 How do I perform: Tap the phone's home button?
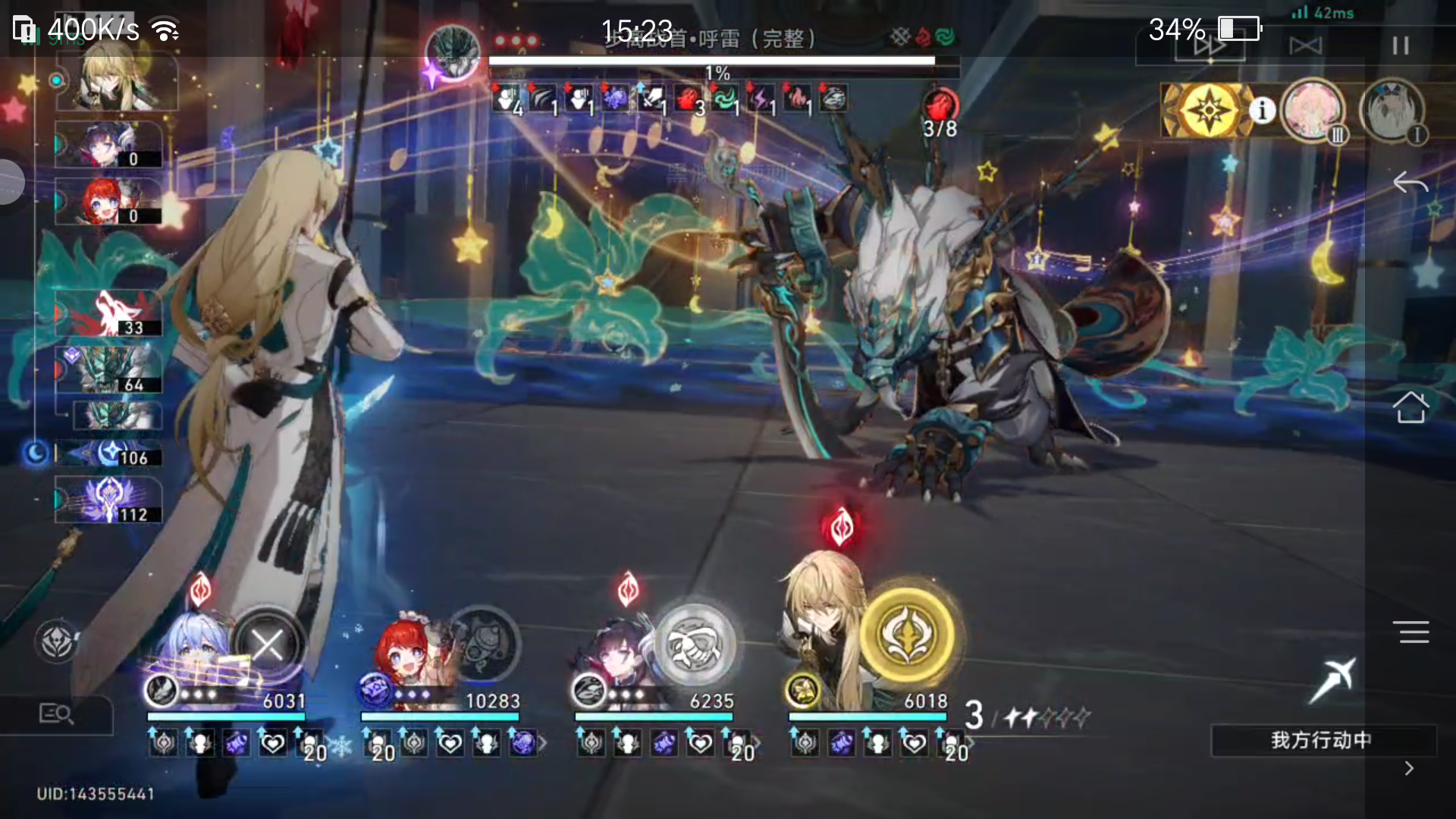coord(1410,407)
